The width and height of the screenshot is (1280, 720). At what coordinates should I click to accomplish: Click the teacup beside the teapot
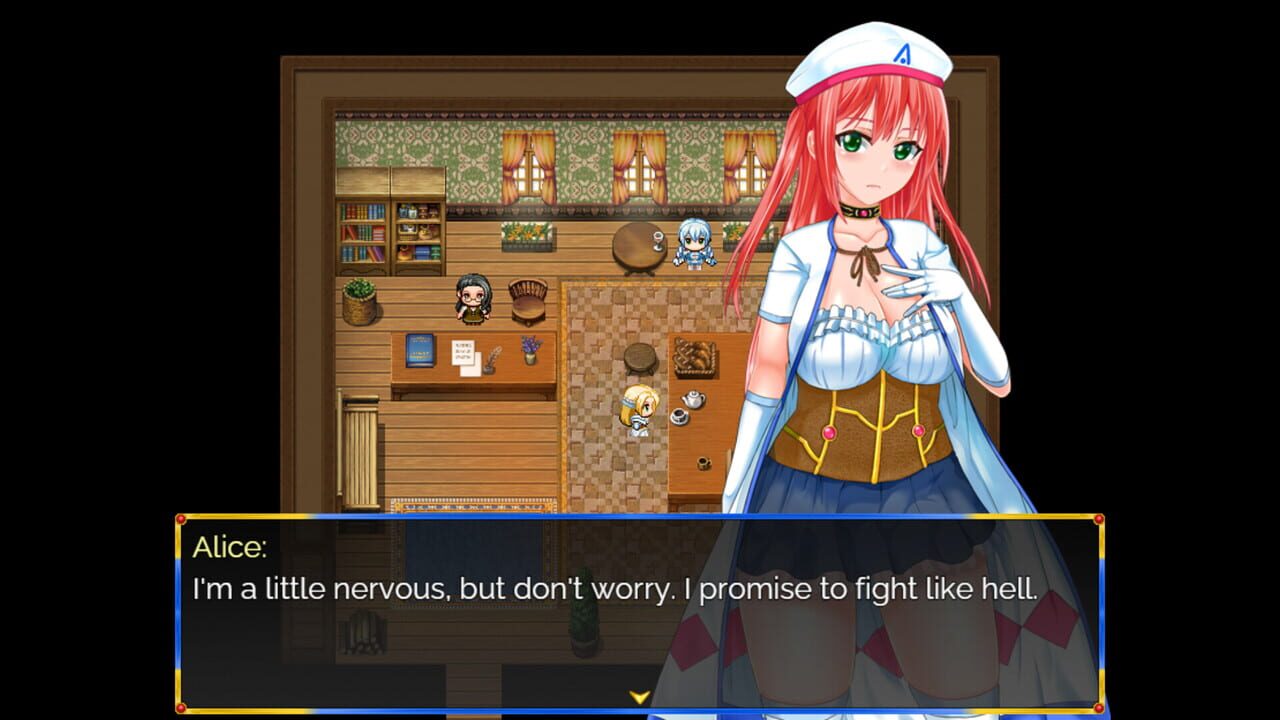click(679, 417)
